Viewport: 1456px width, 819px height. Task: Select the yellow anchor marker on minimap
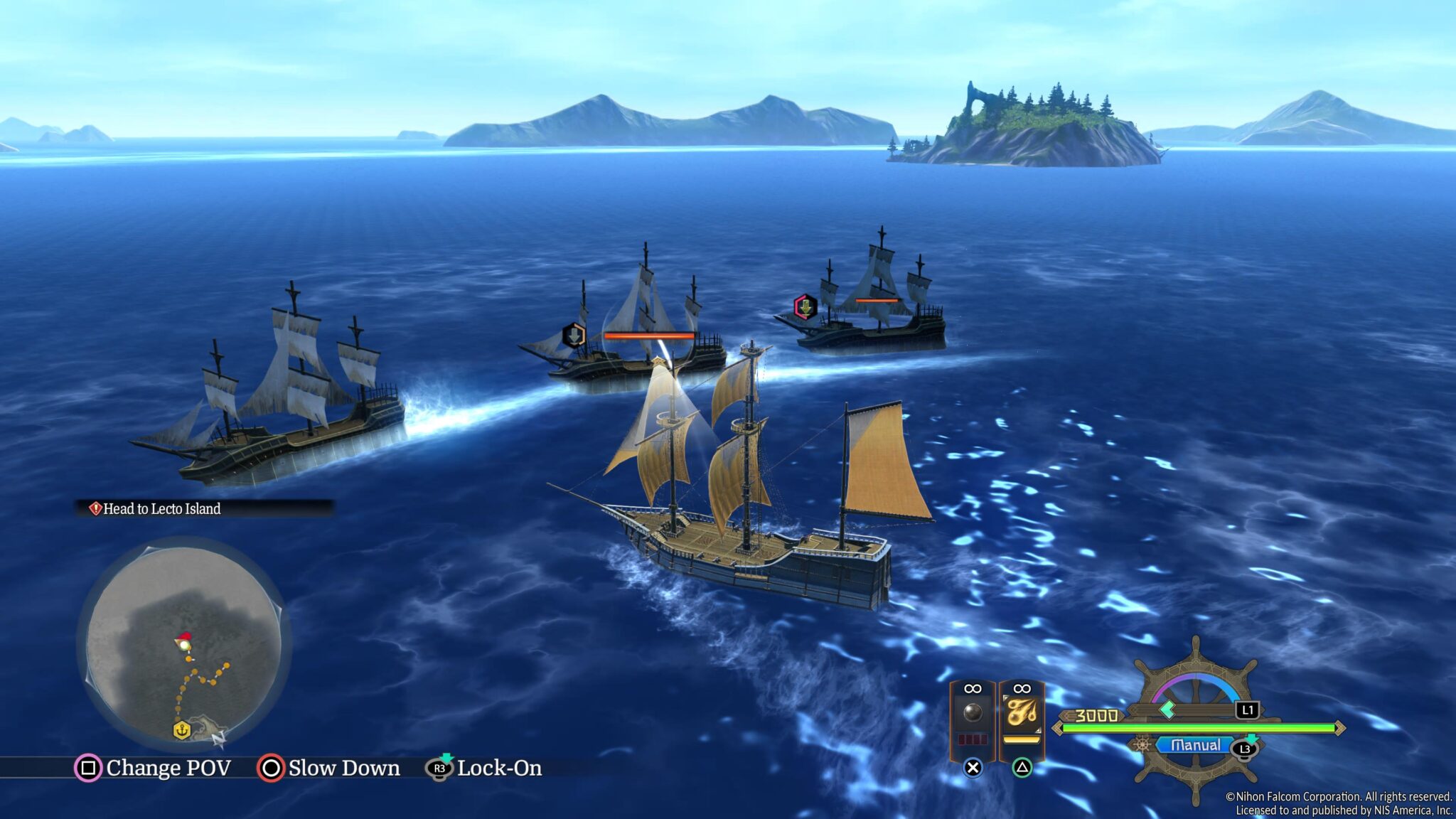tap(182, 730)
